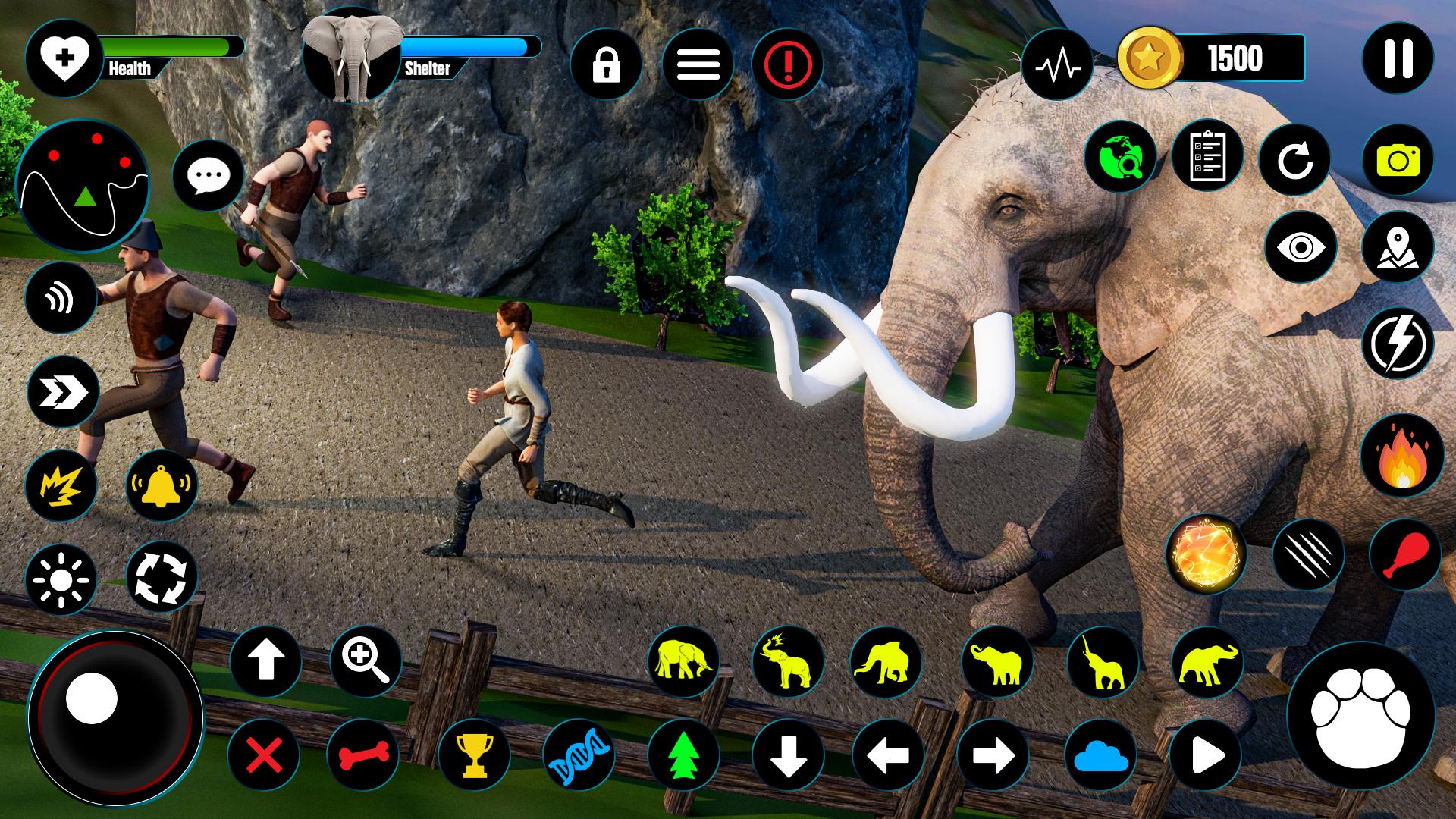Zoom in with the magnifier plus
The height and width of the screenshot is (819, 1456).
(x=366, y=661)
